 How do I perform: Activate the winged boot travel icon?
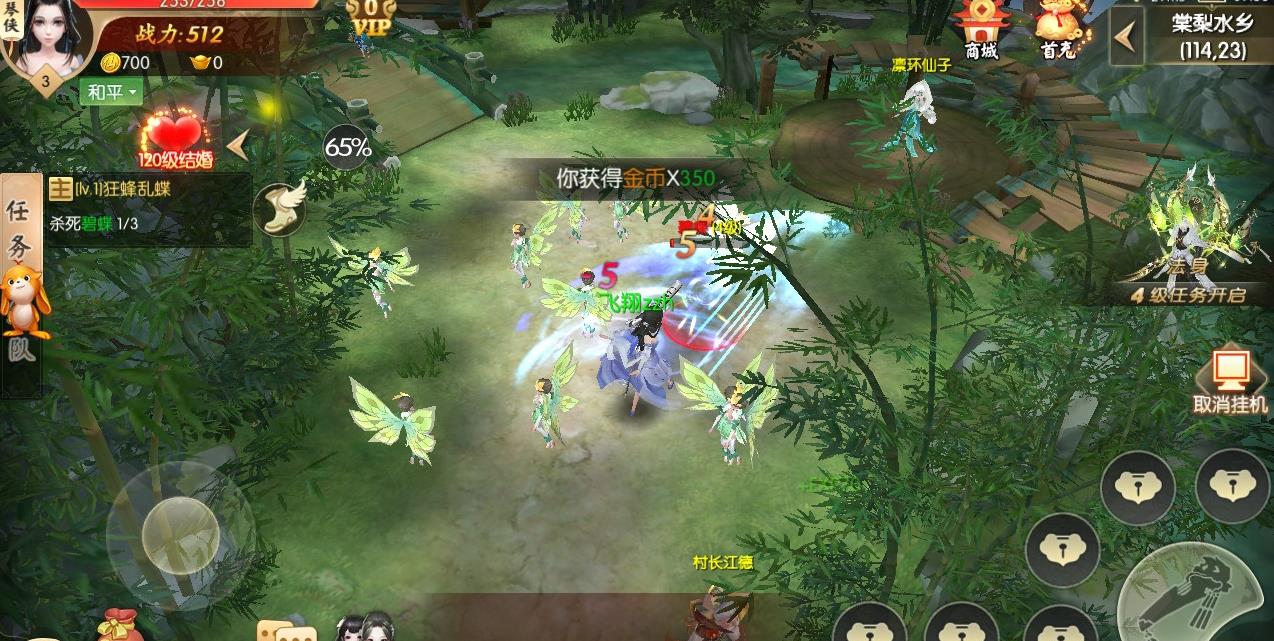[x=278, y=208]
